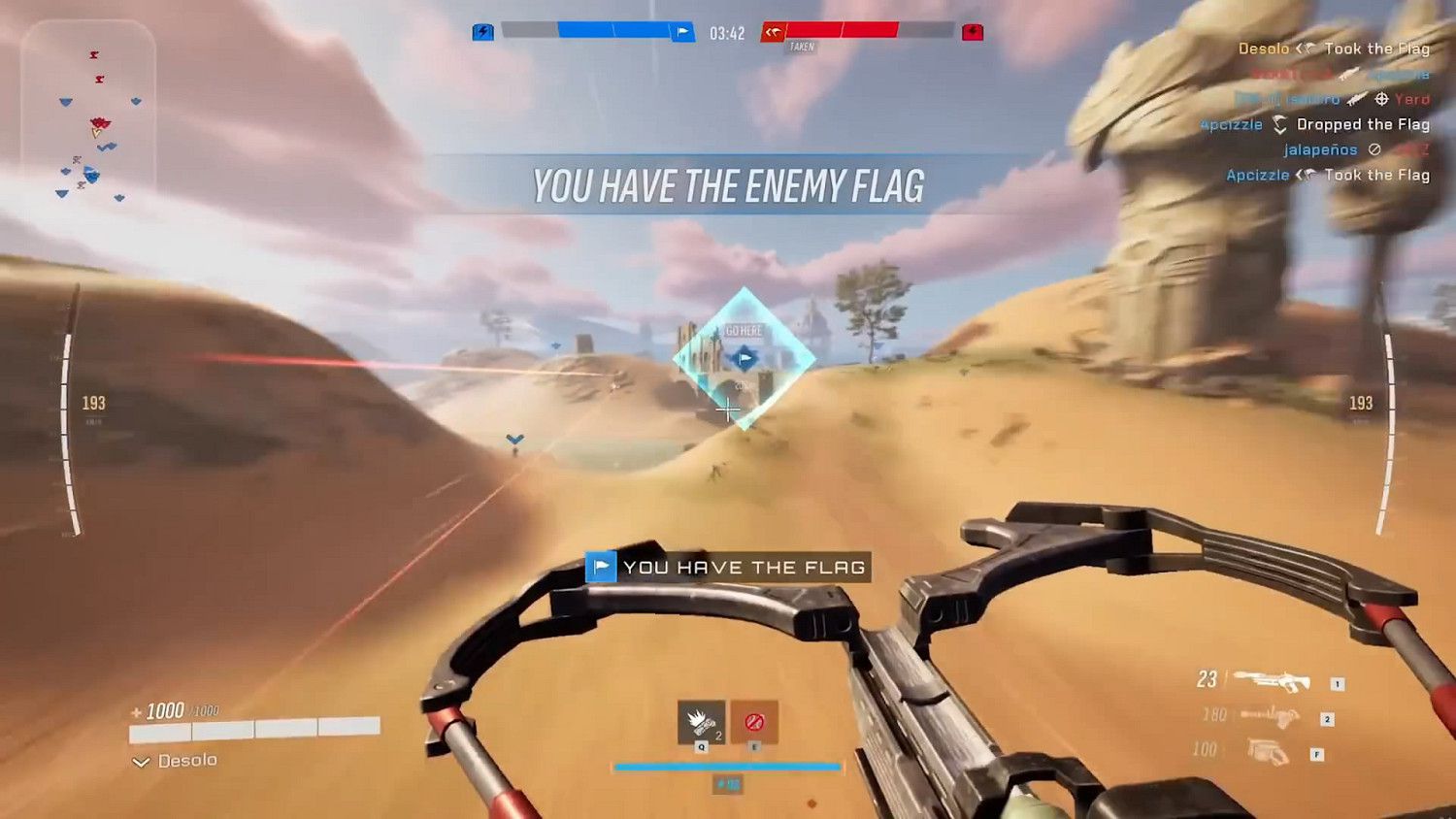The height and width of the screenshot is (819, 1456).
Task: Click the Dropped the Flag icon beside Apcizzle
Action: 1279,124
